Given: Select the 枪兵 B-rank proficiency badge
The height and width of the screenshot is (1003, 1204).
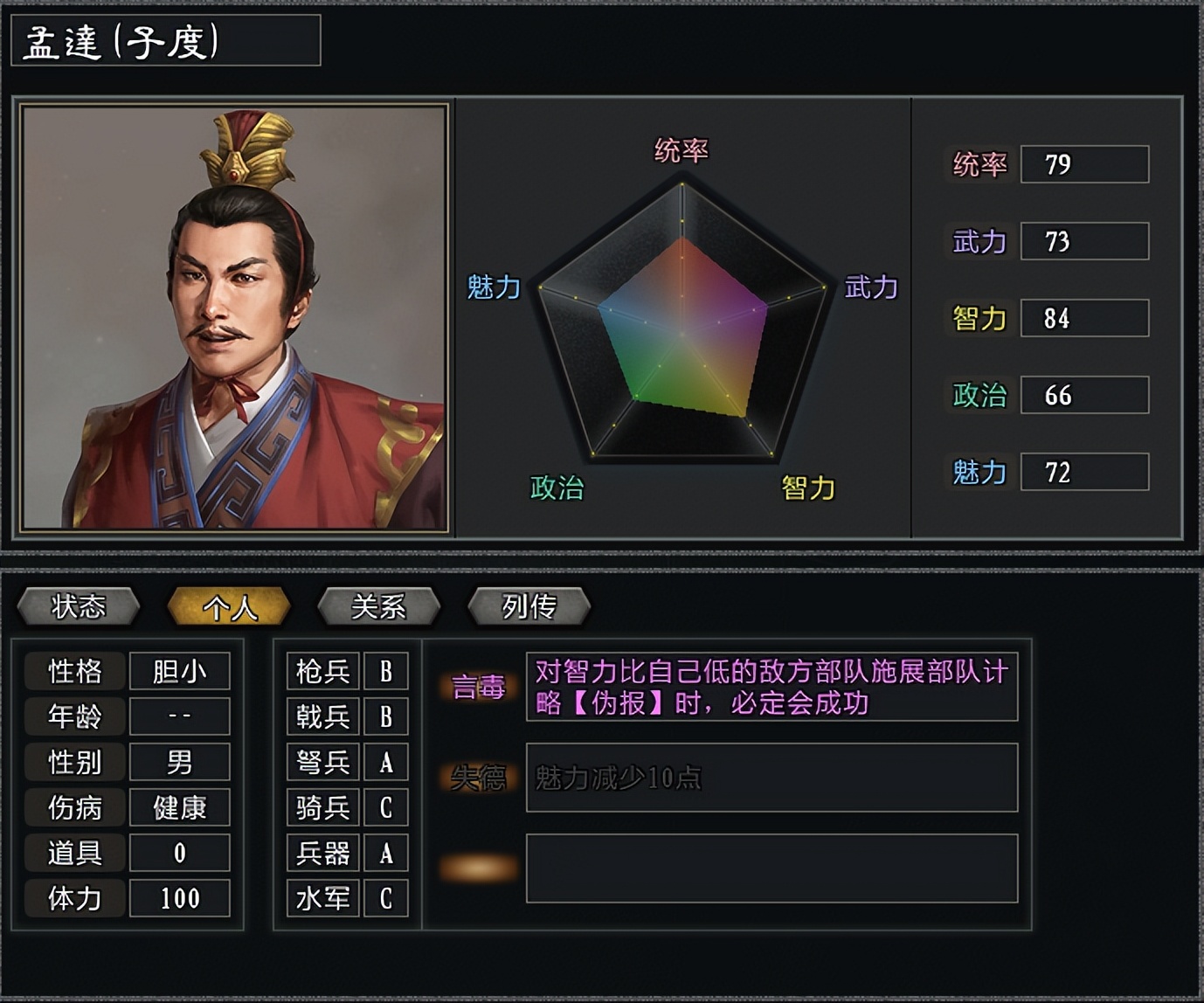Looking at the screenshot, I should click(x=387, y=671).
